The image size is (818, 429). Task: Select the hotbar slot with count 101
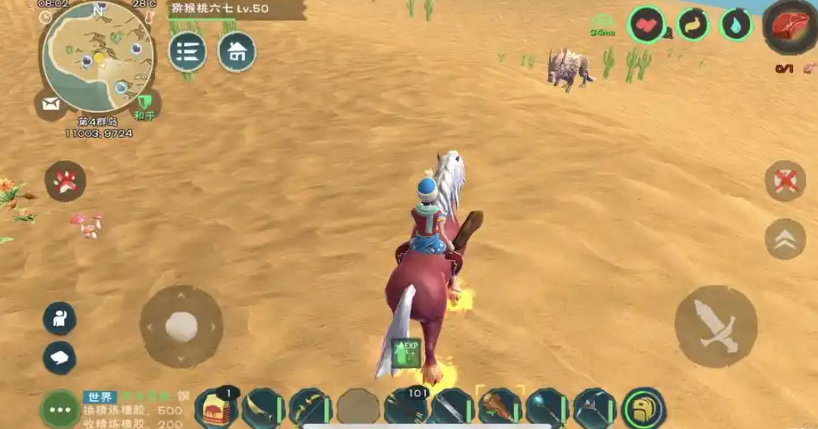(406, 408)
